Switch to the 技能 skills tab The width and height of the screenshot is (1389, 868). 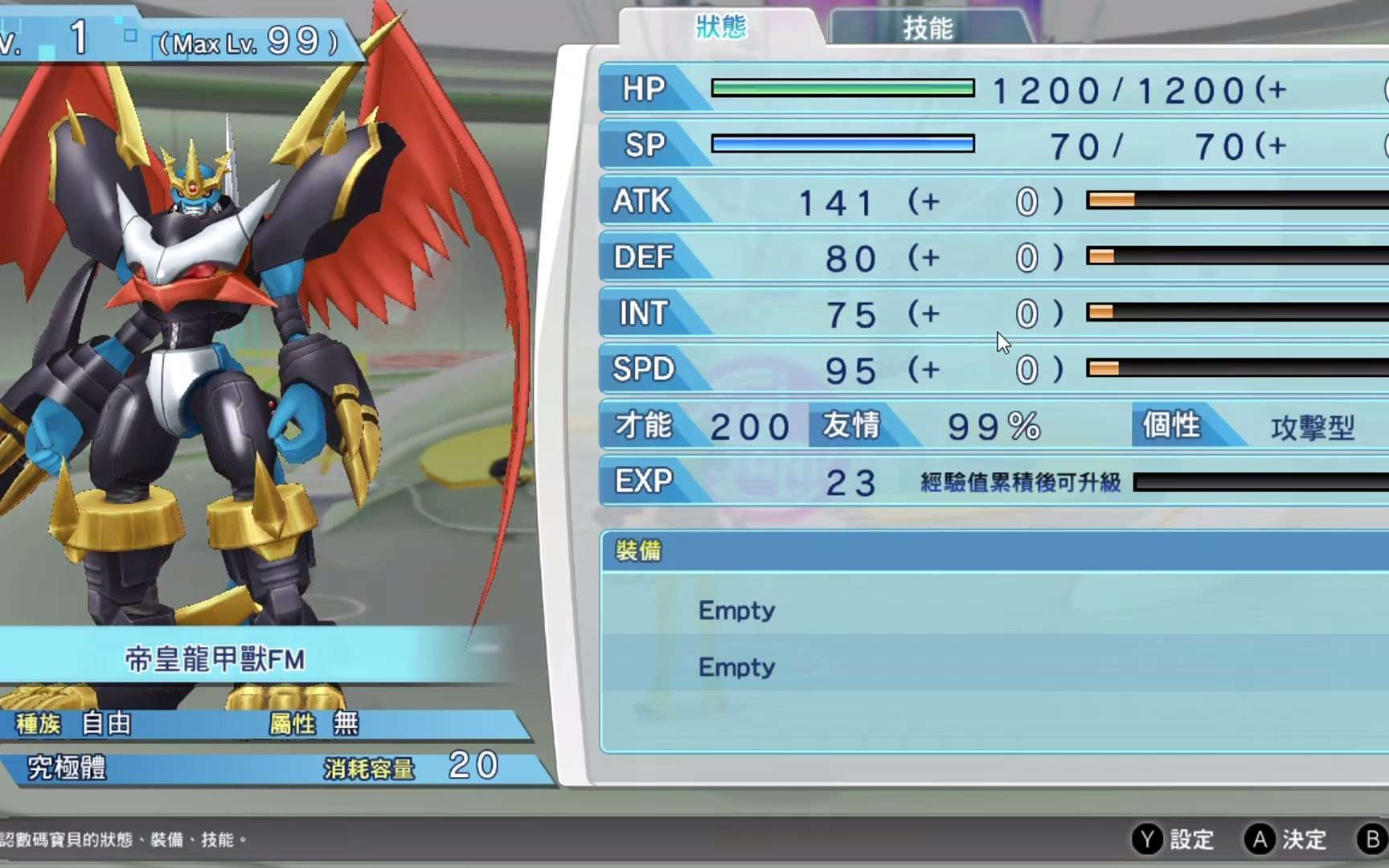coord(928,29)
